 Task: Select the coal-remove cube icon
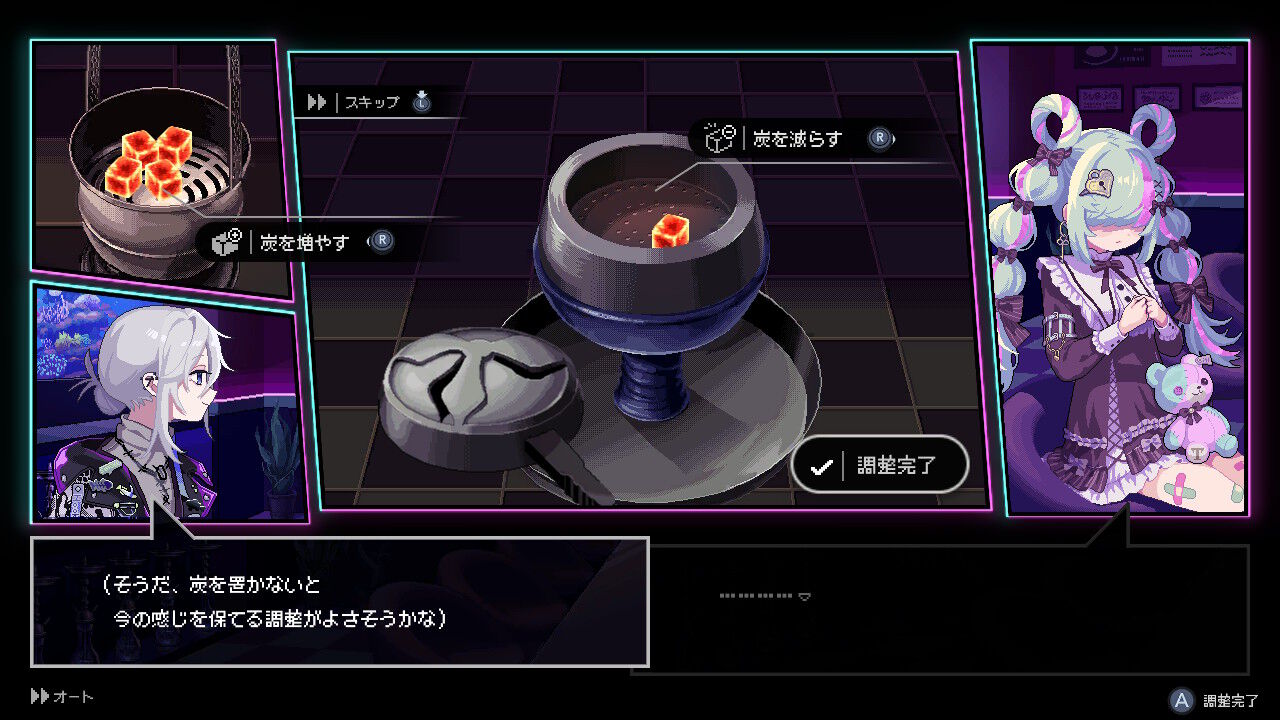pos(718,140)
